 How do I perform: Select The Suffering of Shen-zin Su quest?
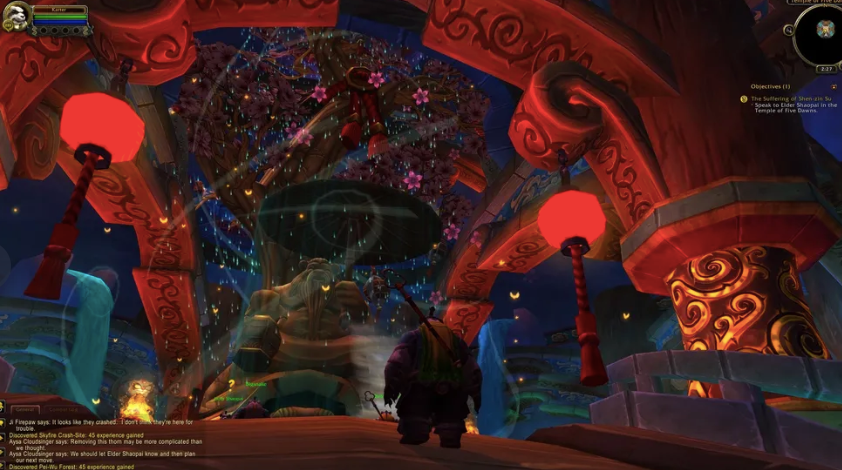coord(792,98)
